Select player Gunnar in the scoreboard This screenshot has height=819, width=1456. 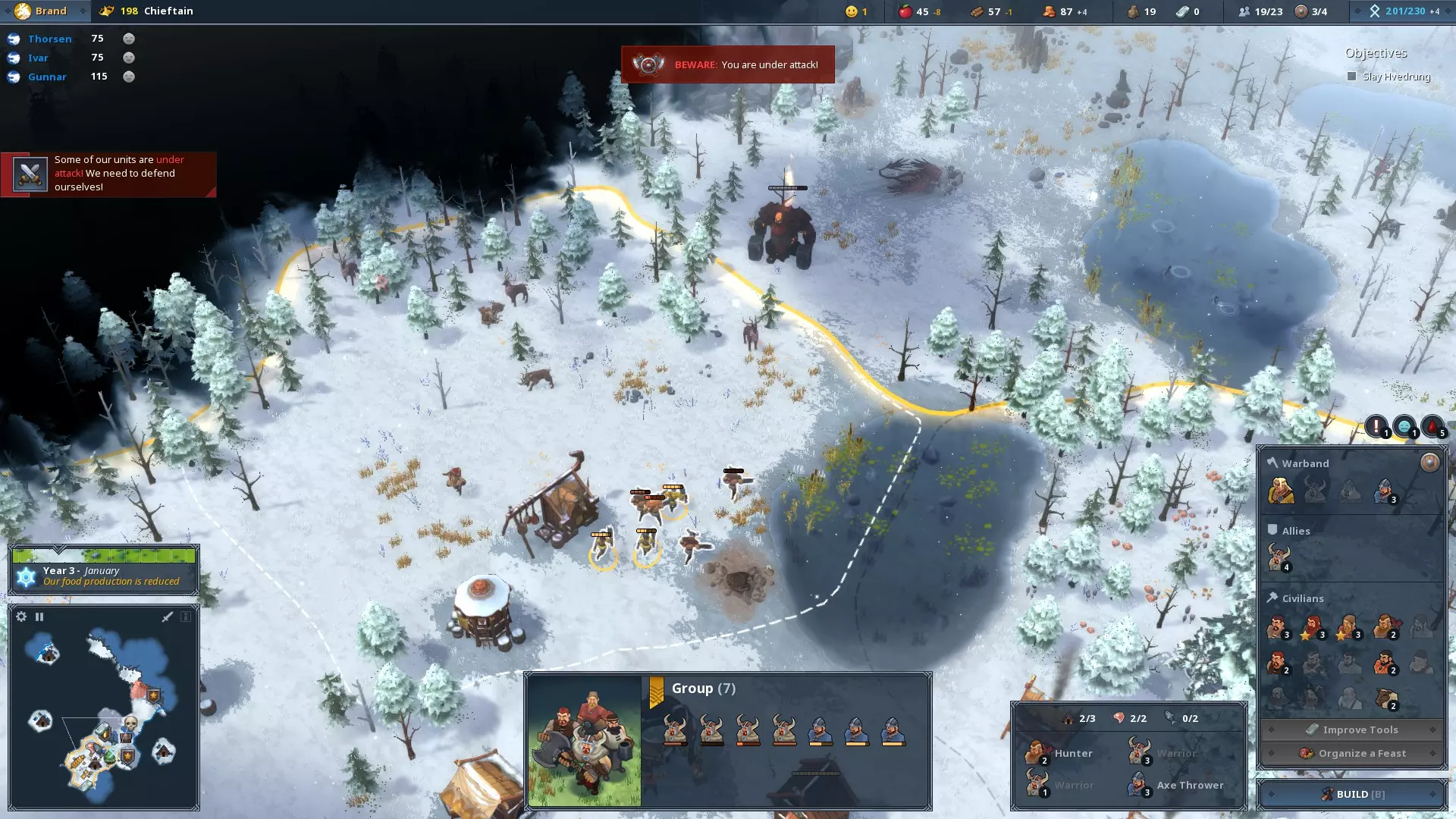[47, 77]
